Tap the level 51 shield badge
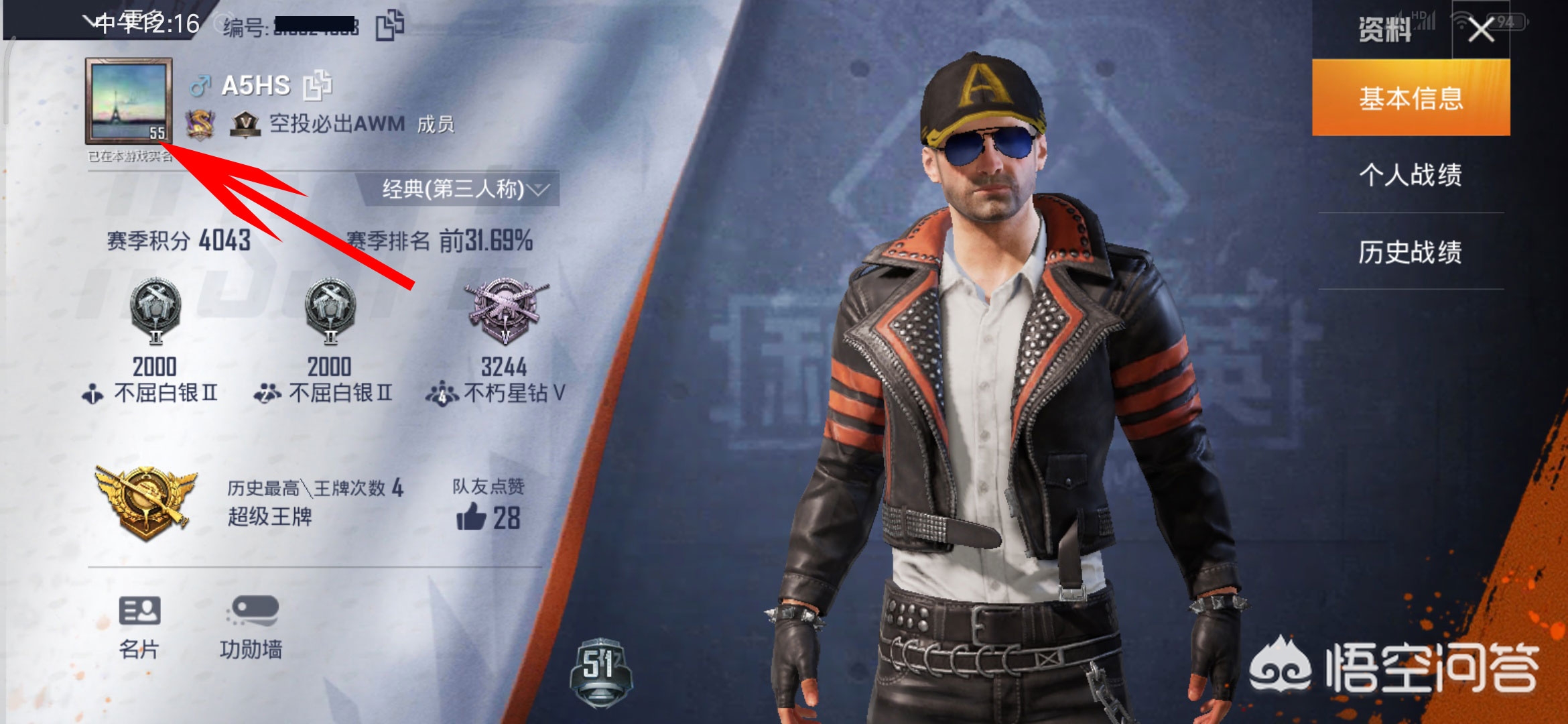 600,670
